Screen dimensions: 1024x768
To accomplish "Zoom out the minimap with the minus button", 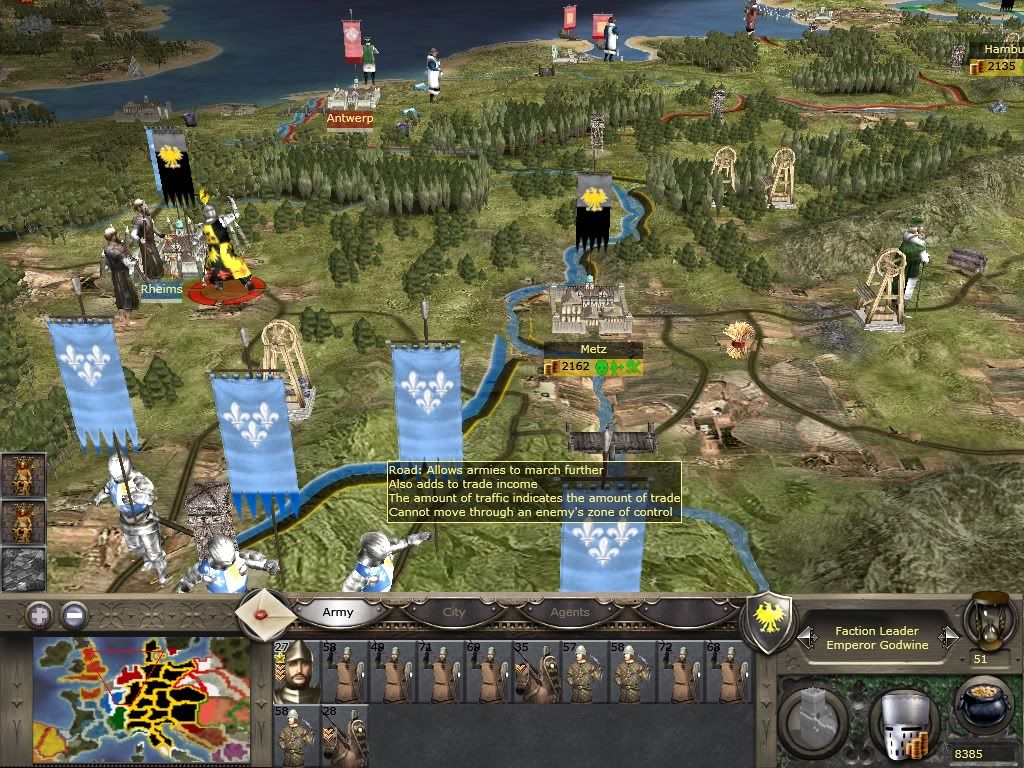I will click(x=73, y=614).
